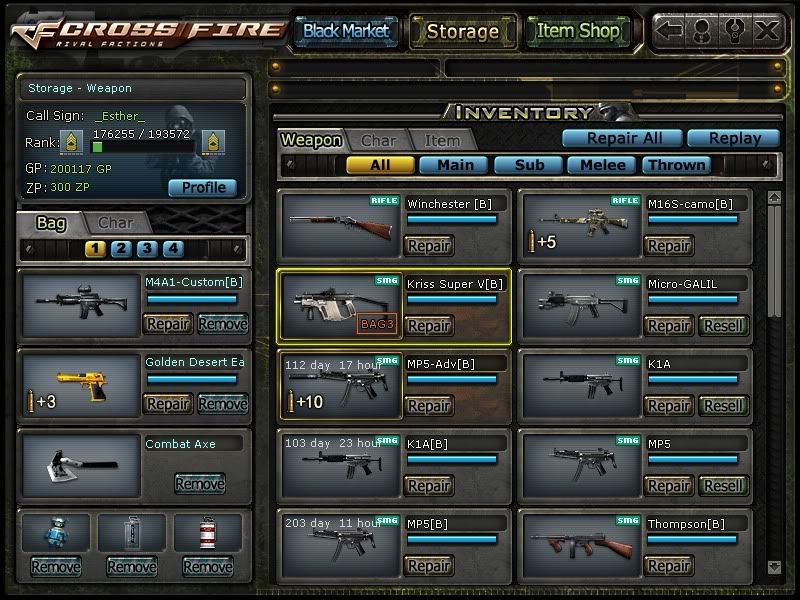
Task: Repair the Winchester rifle
Action: click(x=429, y=246)
